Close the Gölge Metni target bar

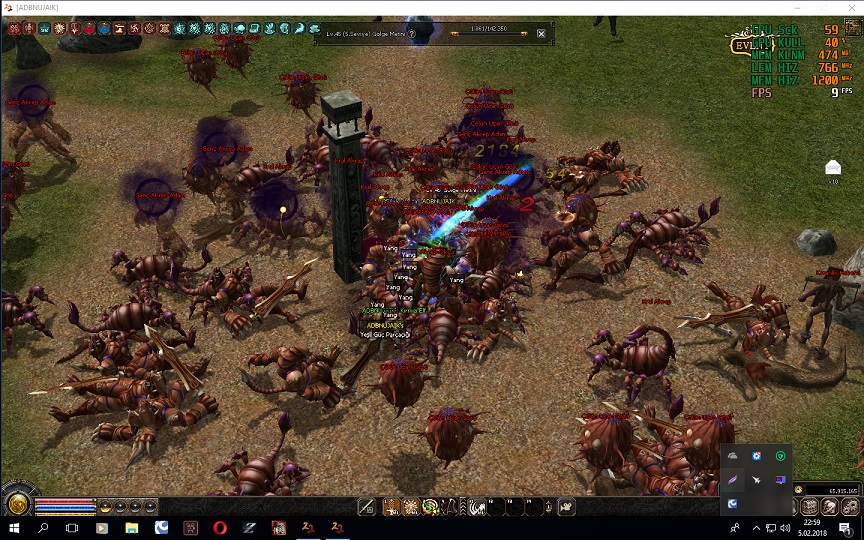coord(541,34)
